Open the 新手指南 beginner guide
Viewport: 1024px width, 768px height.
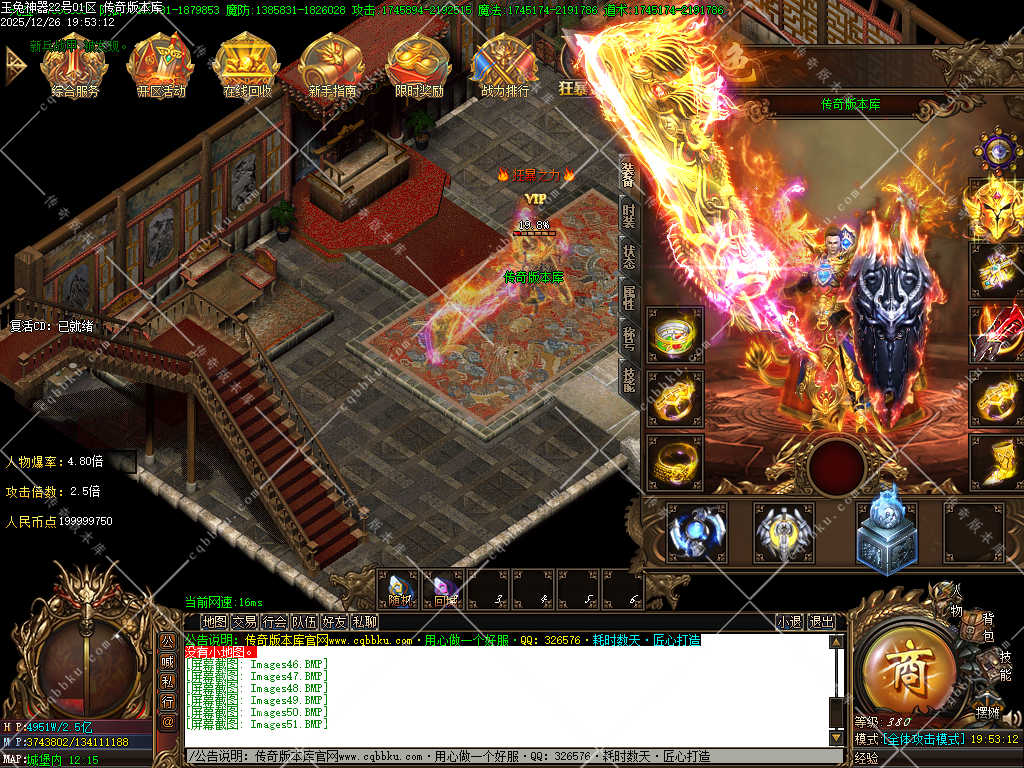click(x=332, y=63)
